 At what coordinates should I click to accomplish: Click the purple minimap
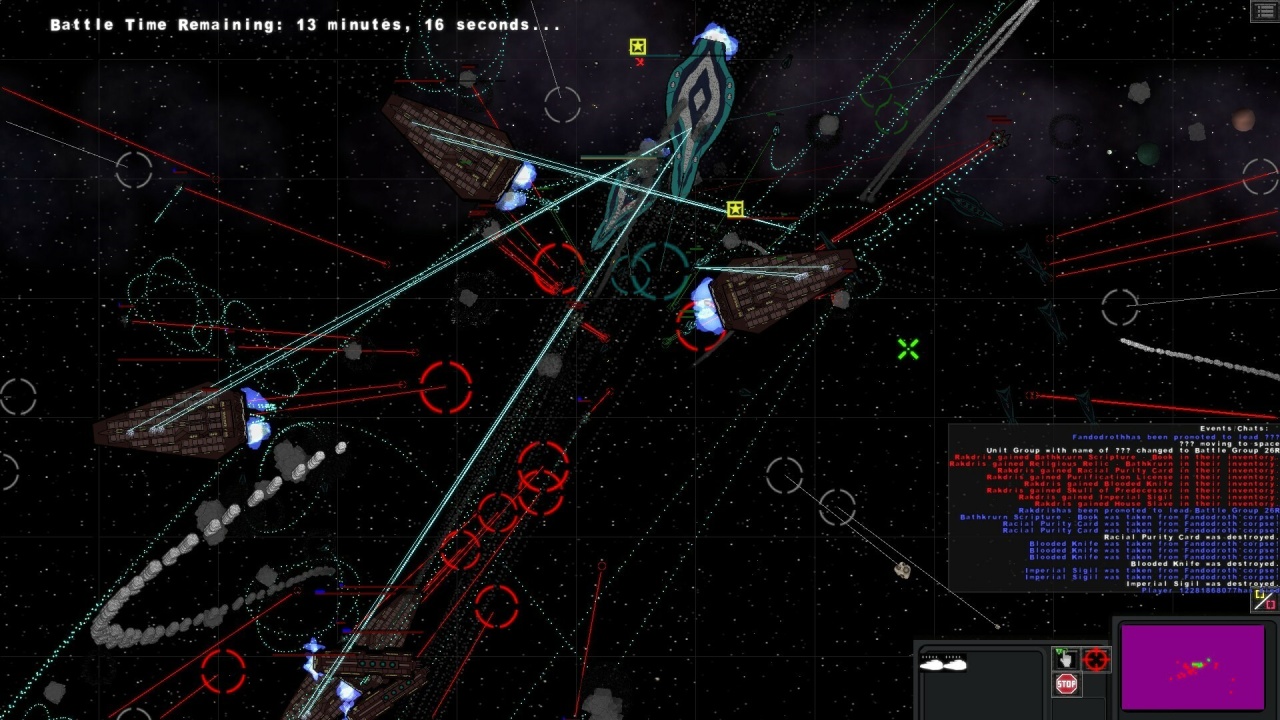pyautogui.click(x=1194, y=666)
